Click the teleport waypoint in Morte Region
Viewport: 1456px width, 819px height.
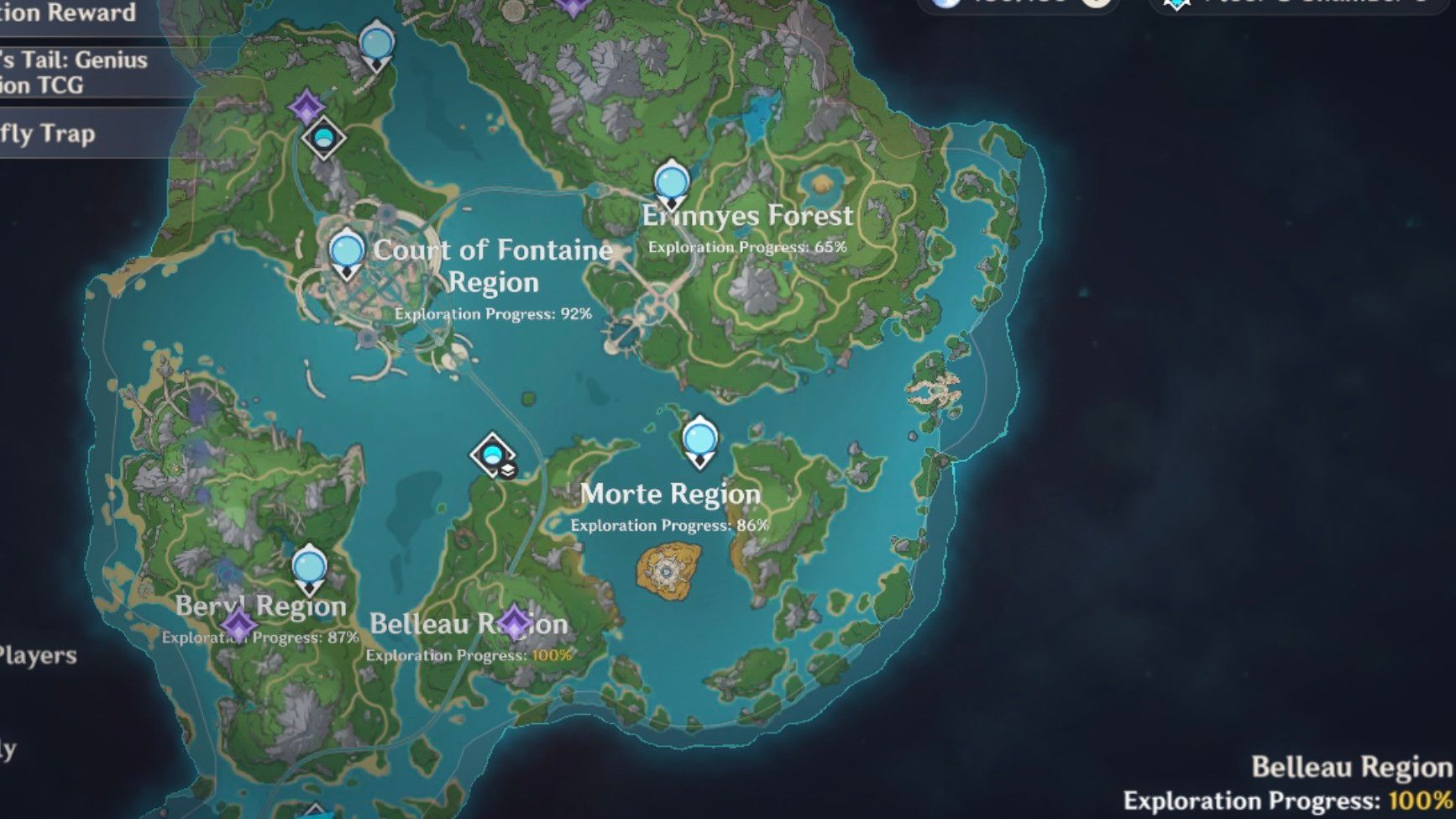(700, 437)
